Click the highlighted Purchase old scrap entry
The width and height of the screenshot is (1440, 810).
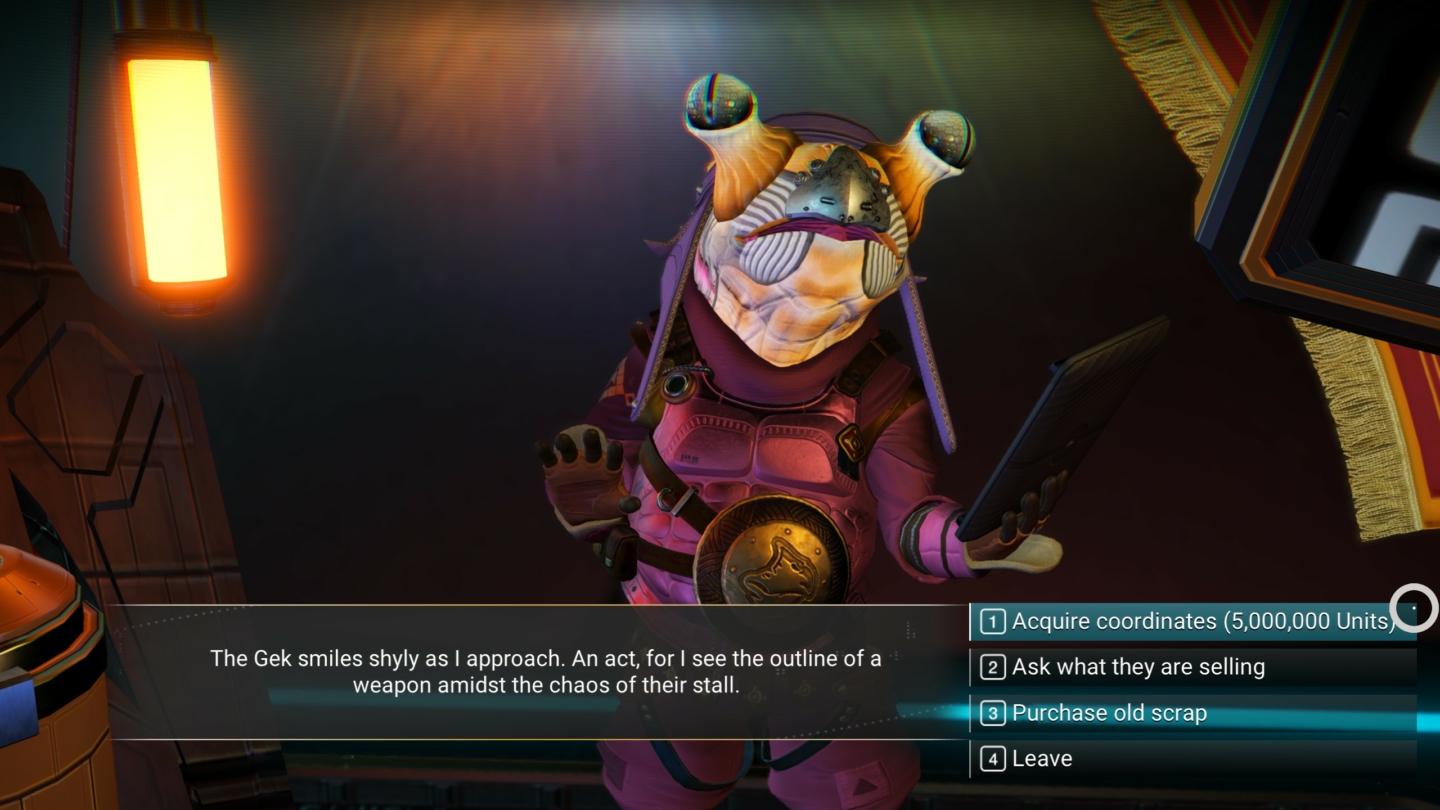pyautogui.click(x=1110, y=713)
